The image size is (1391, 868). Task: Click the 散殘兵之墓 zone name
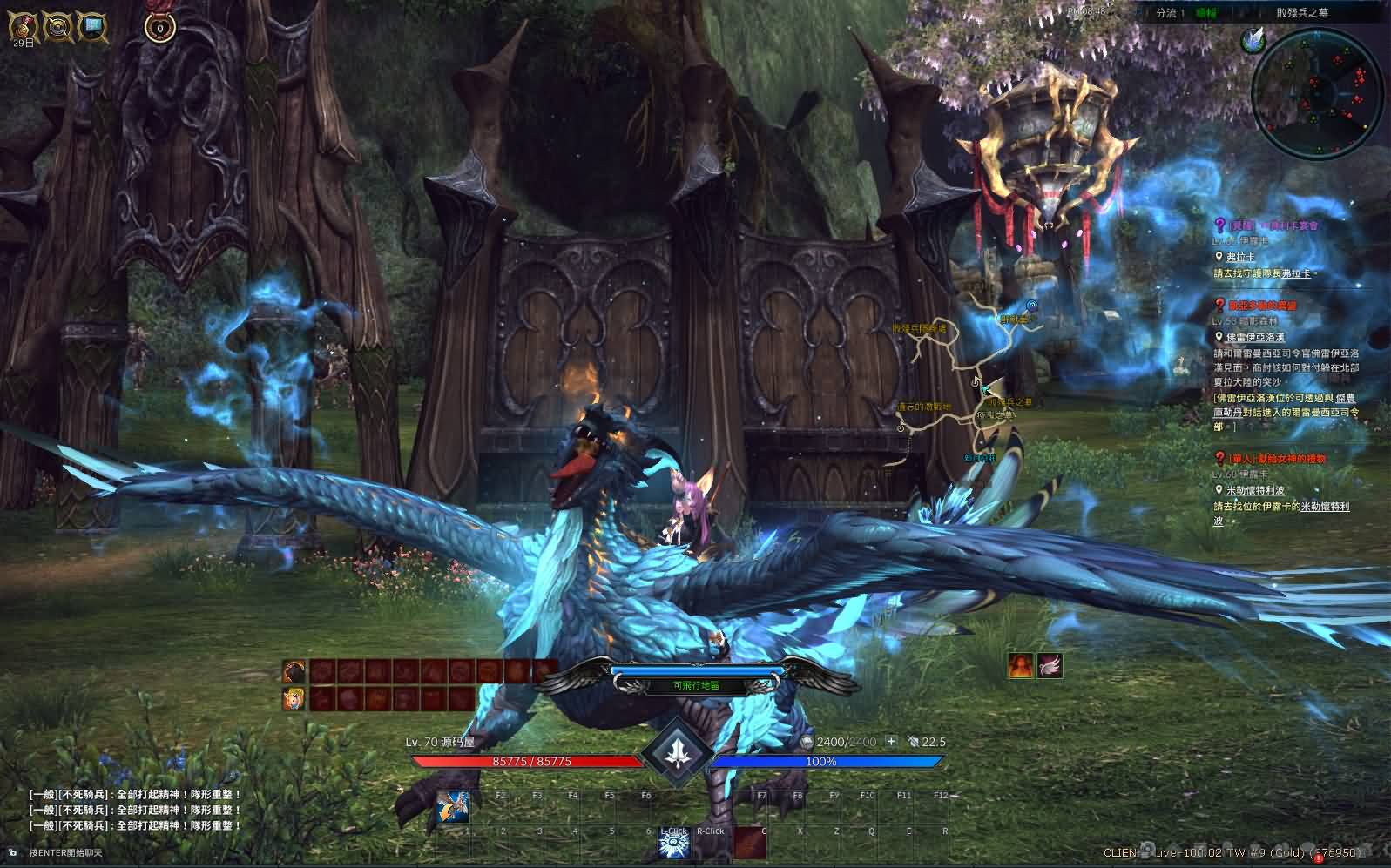tap(1302, 13)
